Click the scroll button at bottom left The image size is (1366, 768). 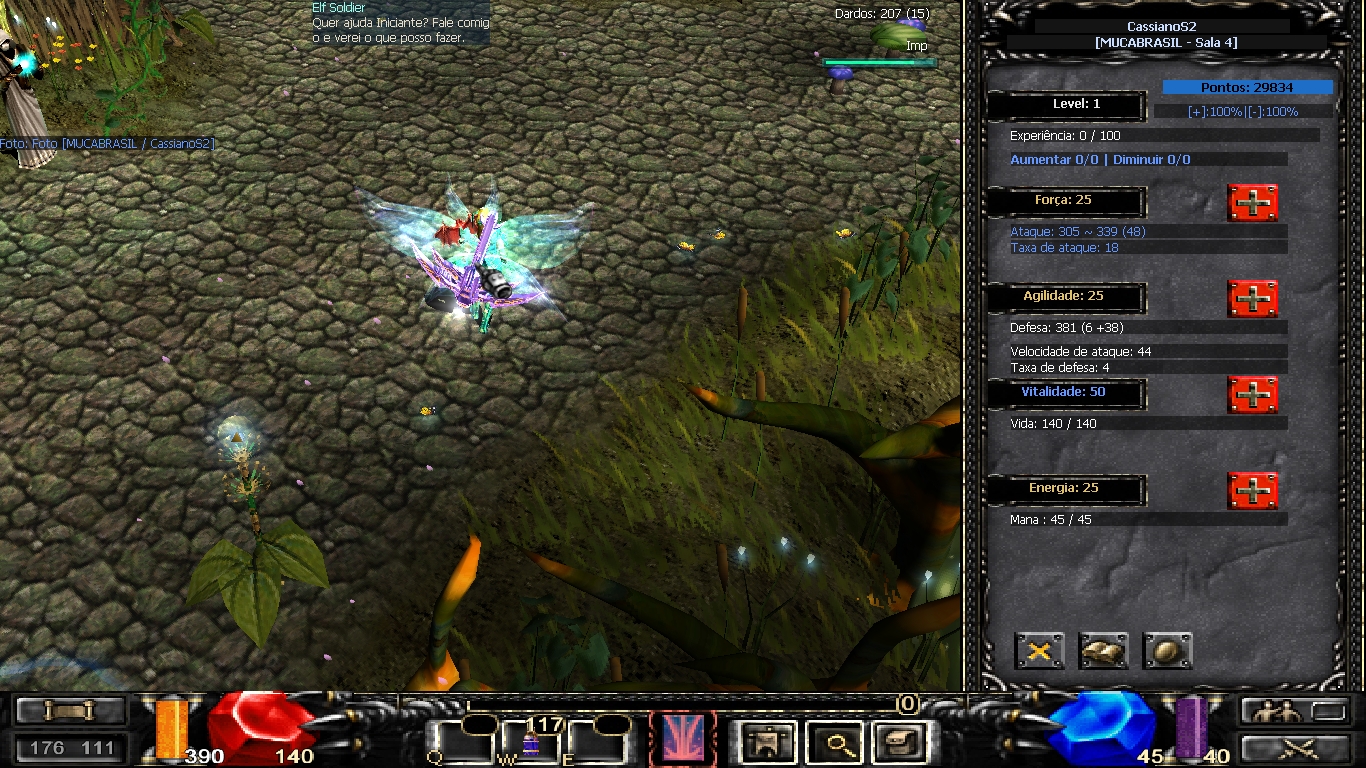[x=71, y=711]
